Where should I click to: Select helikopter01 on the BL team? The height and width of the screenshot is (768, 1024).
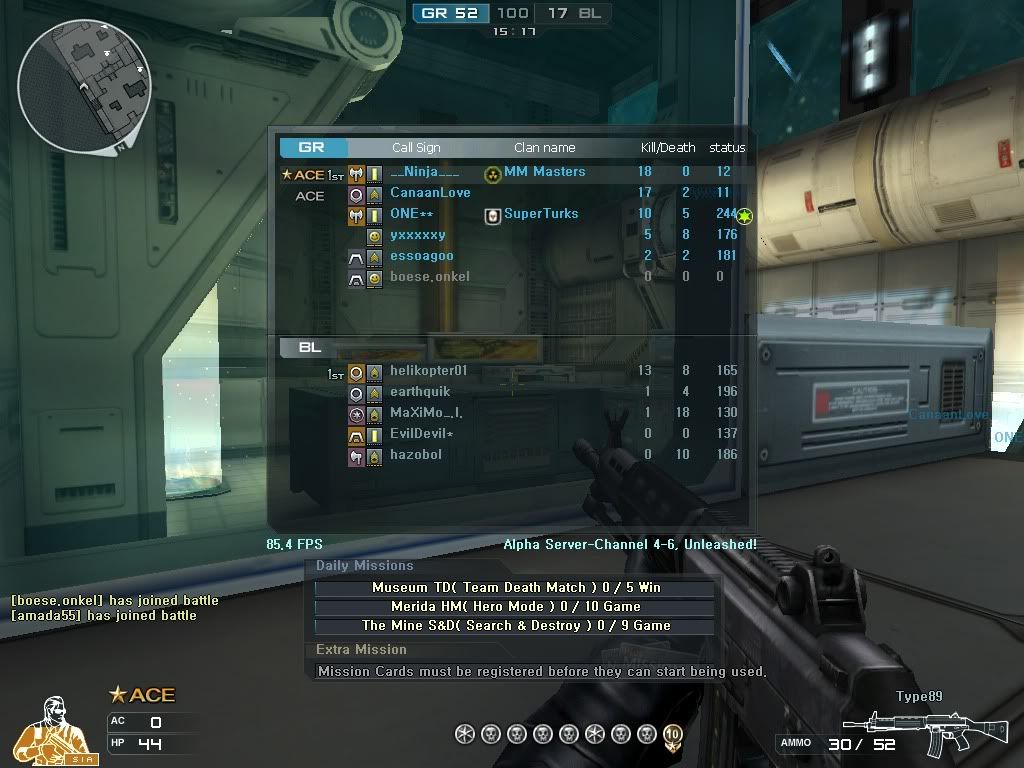click(x=428, y=371)
